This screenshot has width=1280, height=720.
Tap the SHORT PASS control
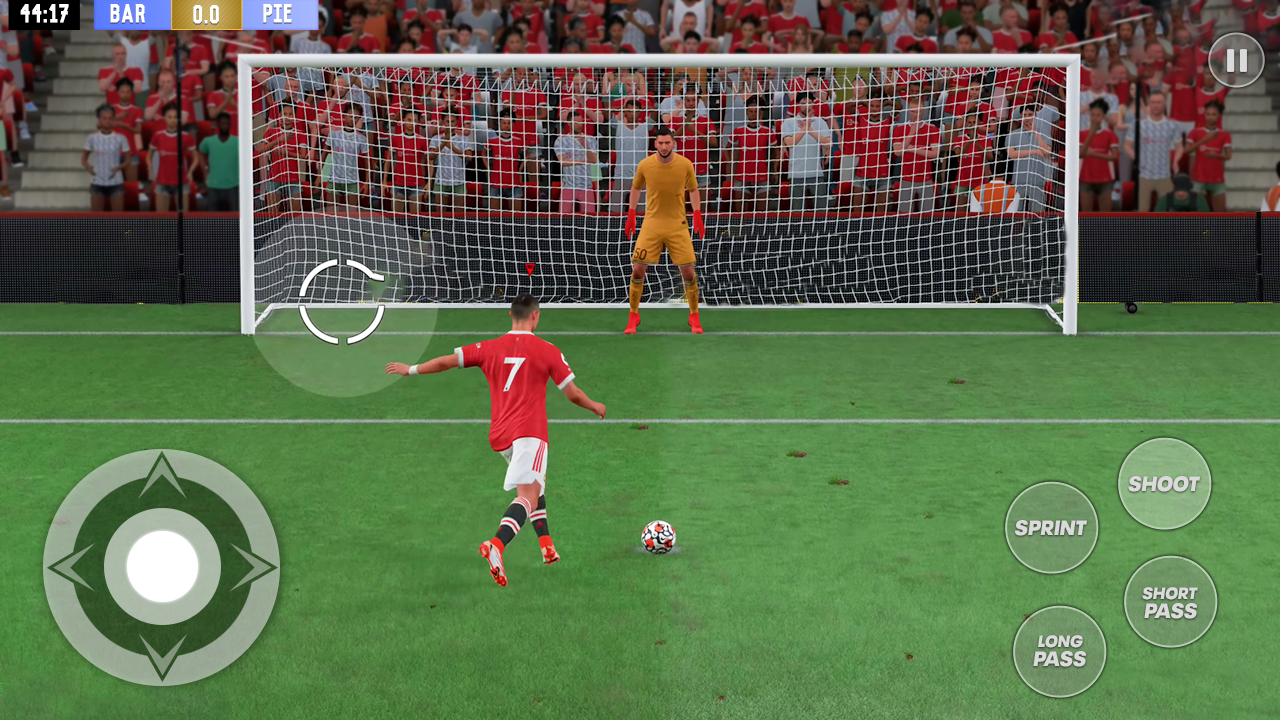[x=1170, y=601]
